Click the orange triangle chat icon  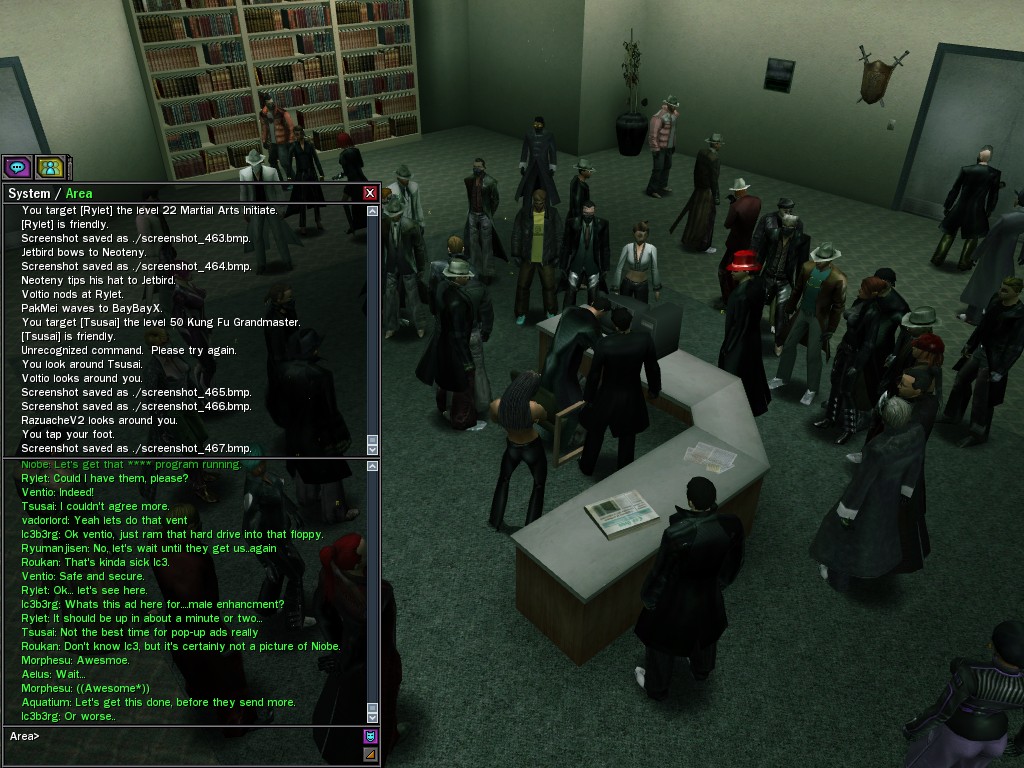370,754
